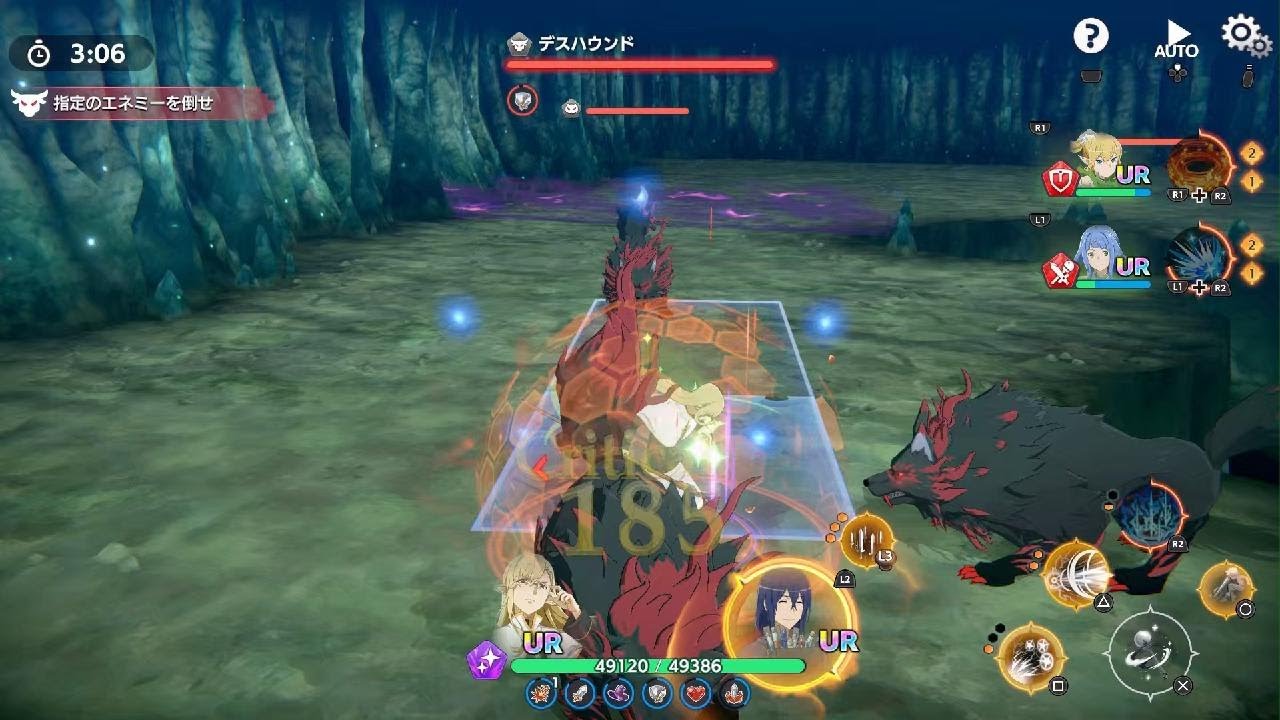The width and height of the screenshot is (1280, 720).
Task: Open the settings gear menu
Action: point(1240,33)
